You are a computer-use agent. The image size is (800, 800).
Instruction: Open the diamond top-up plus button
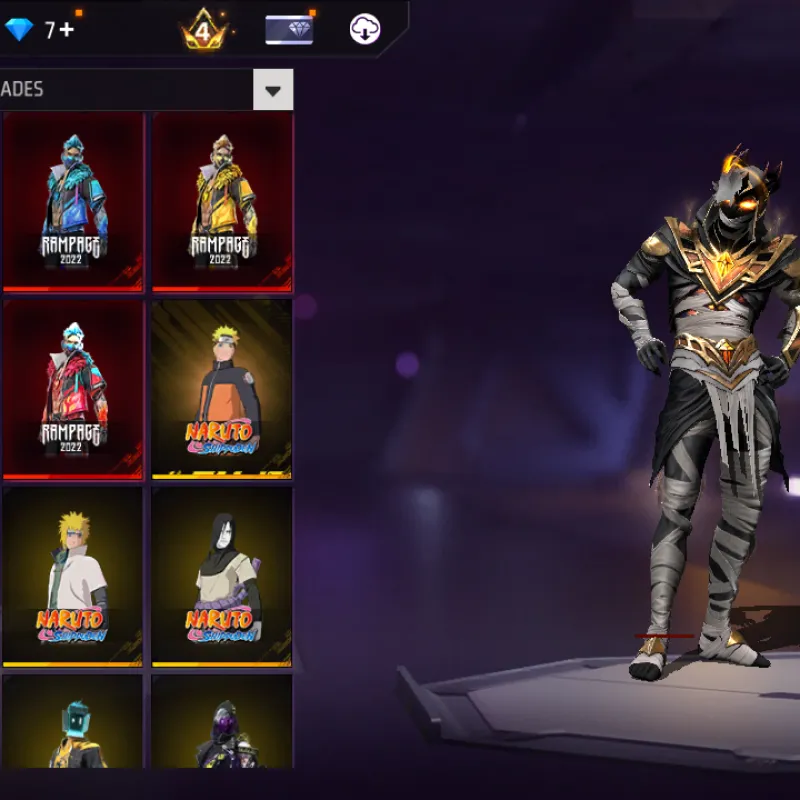coord(66,30)
